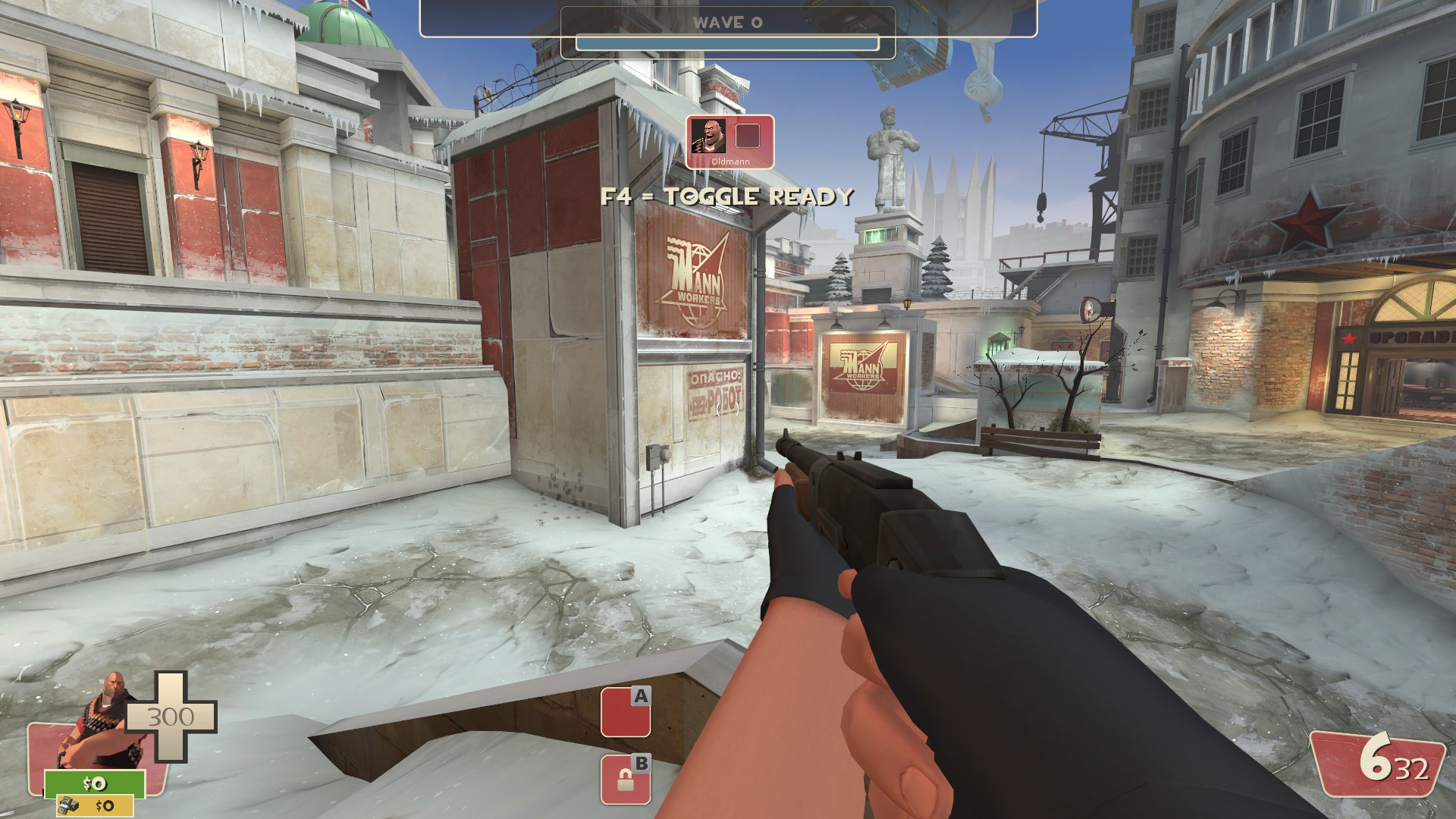Click the TOGGLE READY text prompt

point(726,196)
